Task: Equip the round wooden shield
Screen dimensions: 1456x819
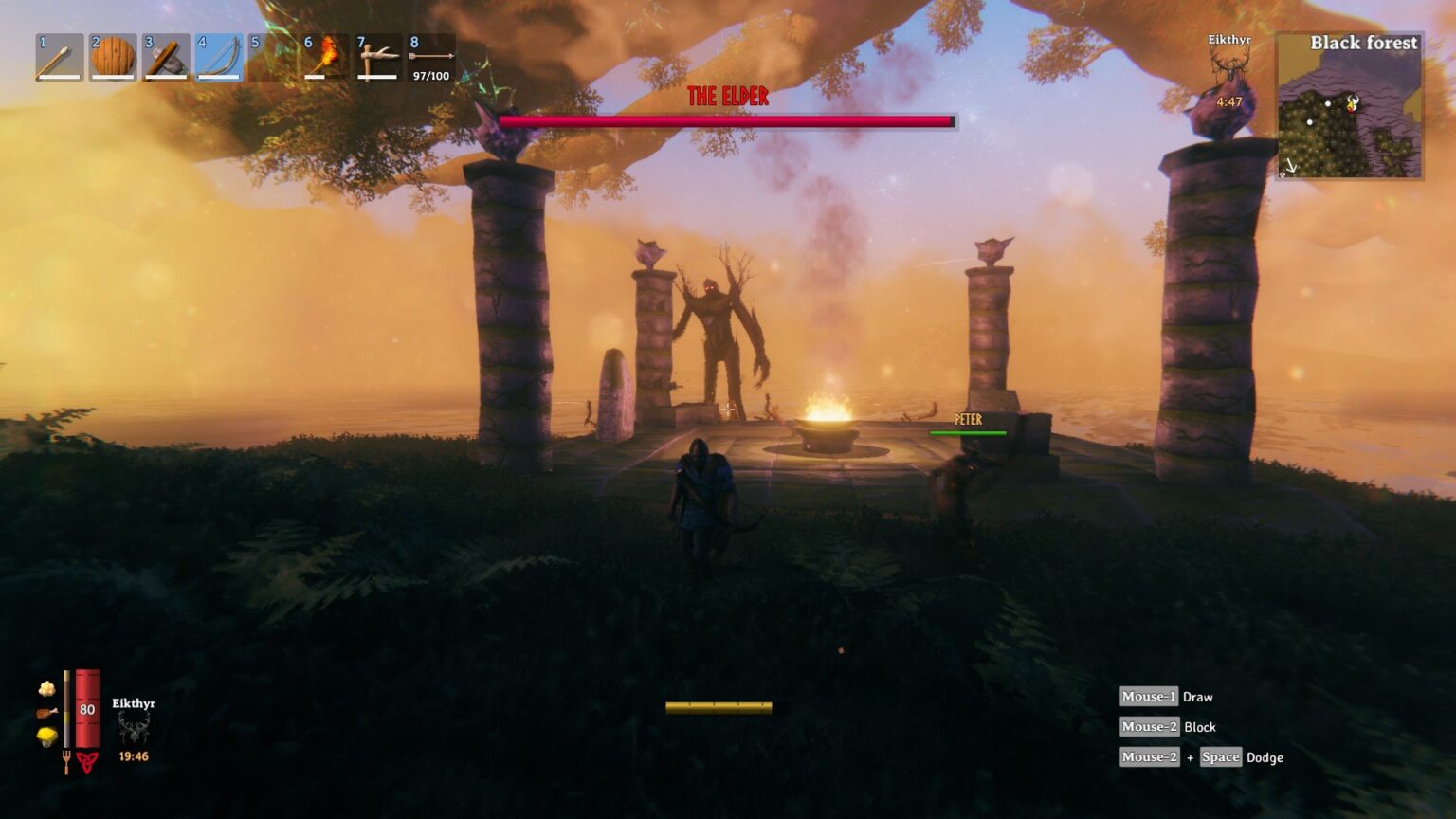Action: 112,58
